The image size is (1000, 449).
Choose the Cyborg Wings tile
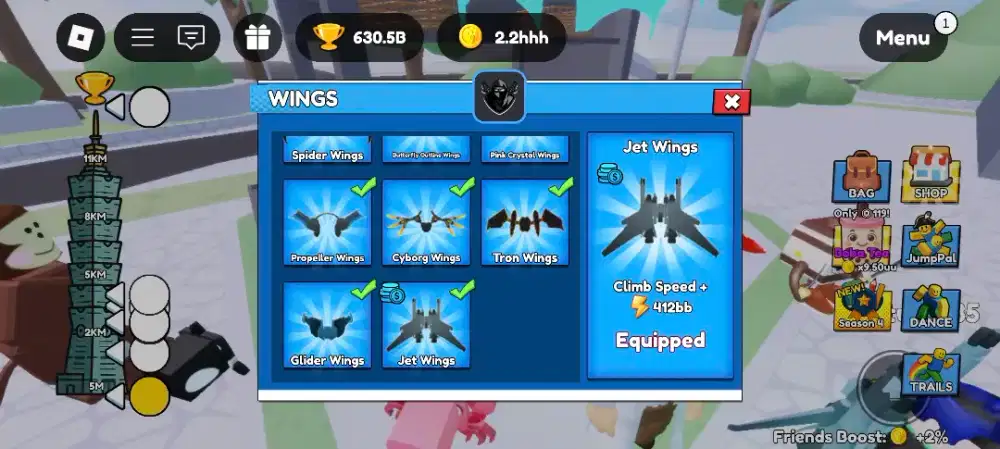click(426, 223)
